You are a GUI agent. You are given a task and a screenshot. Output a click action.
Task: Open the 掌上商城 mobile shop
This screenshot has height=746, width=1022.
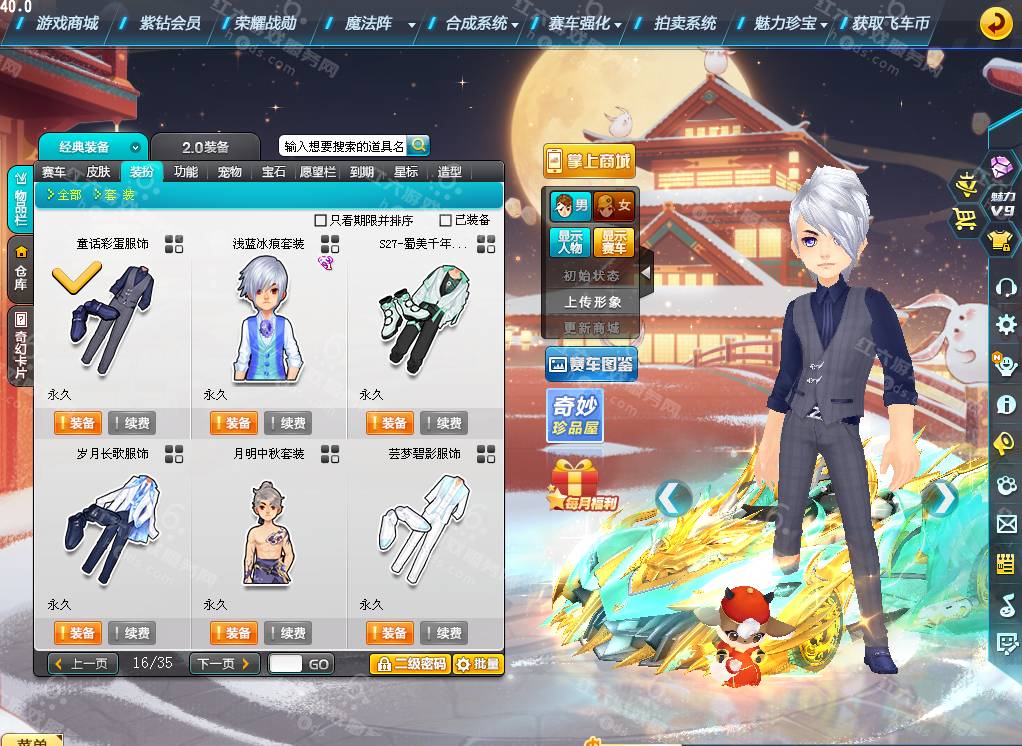pos(589,160)
